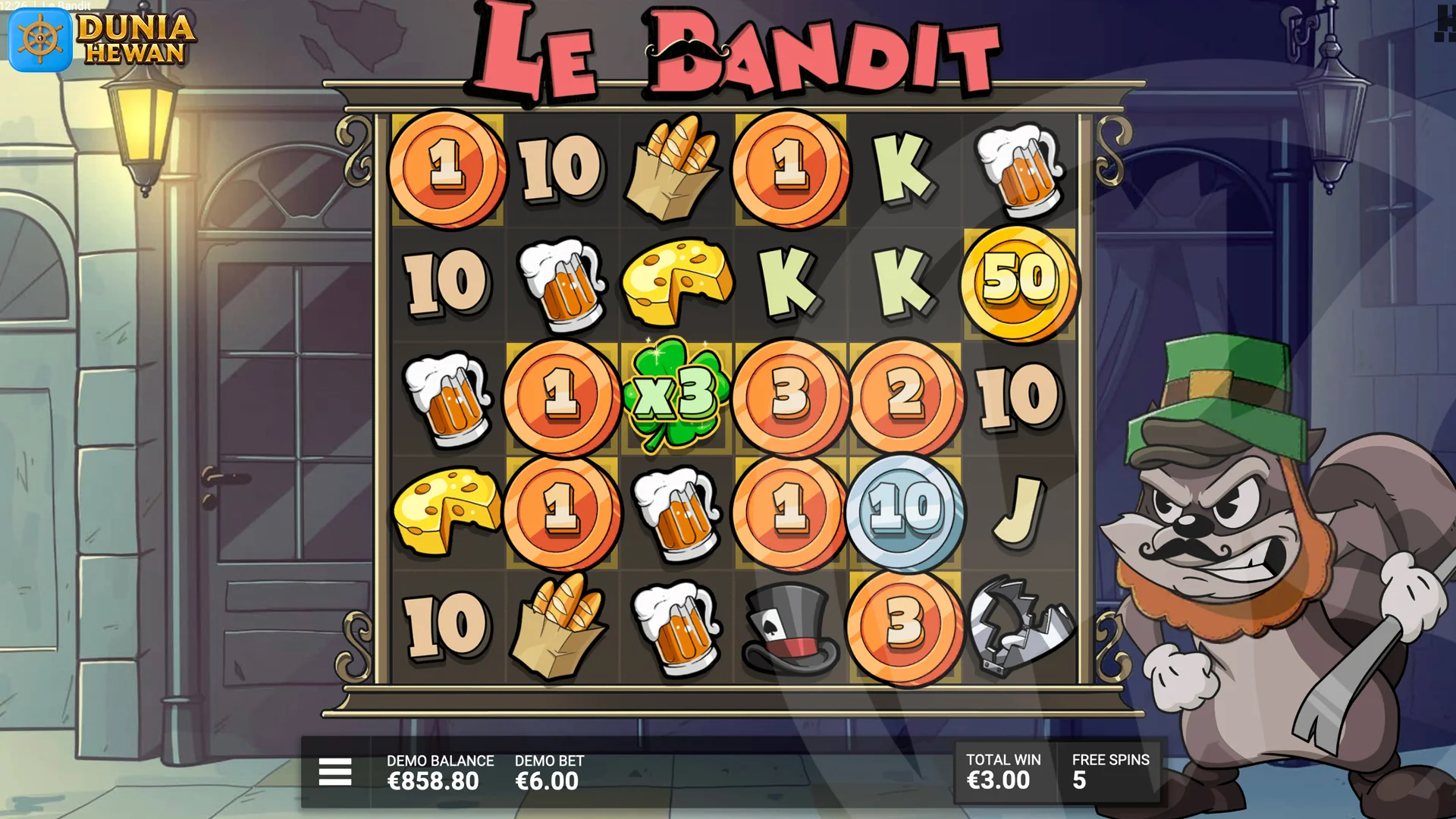Select the top hat symbol

pyautogui.click(x=791, y=626)
